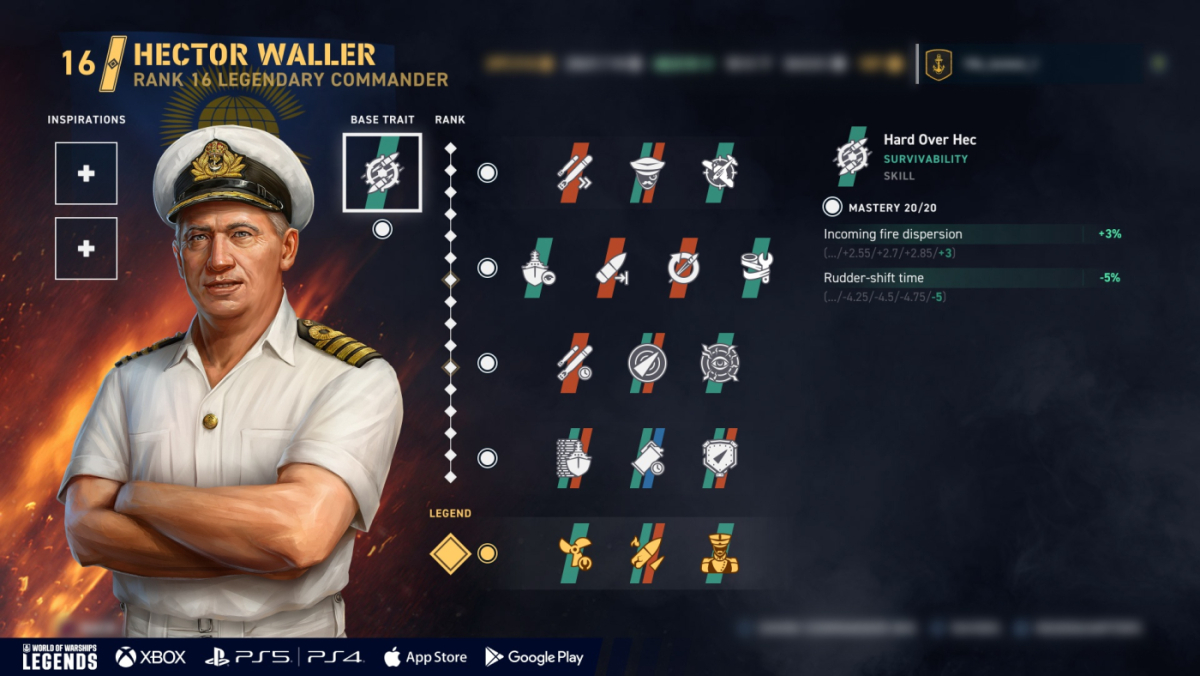Select the battleship with eye skill
The width and height of the screenshot is (1200, 676).
coord(539,268)
